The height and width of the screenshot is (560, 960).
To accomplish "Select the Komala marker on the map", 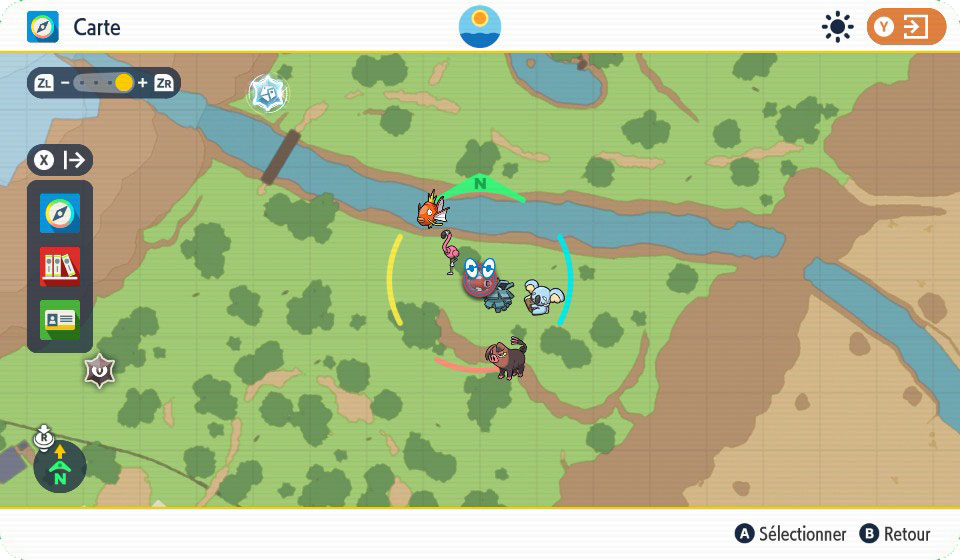I will click(546, 297).
